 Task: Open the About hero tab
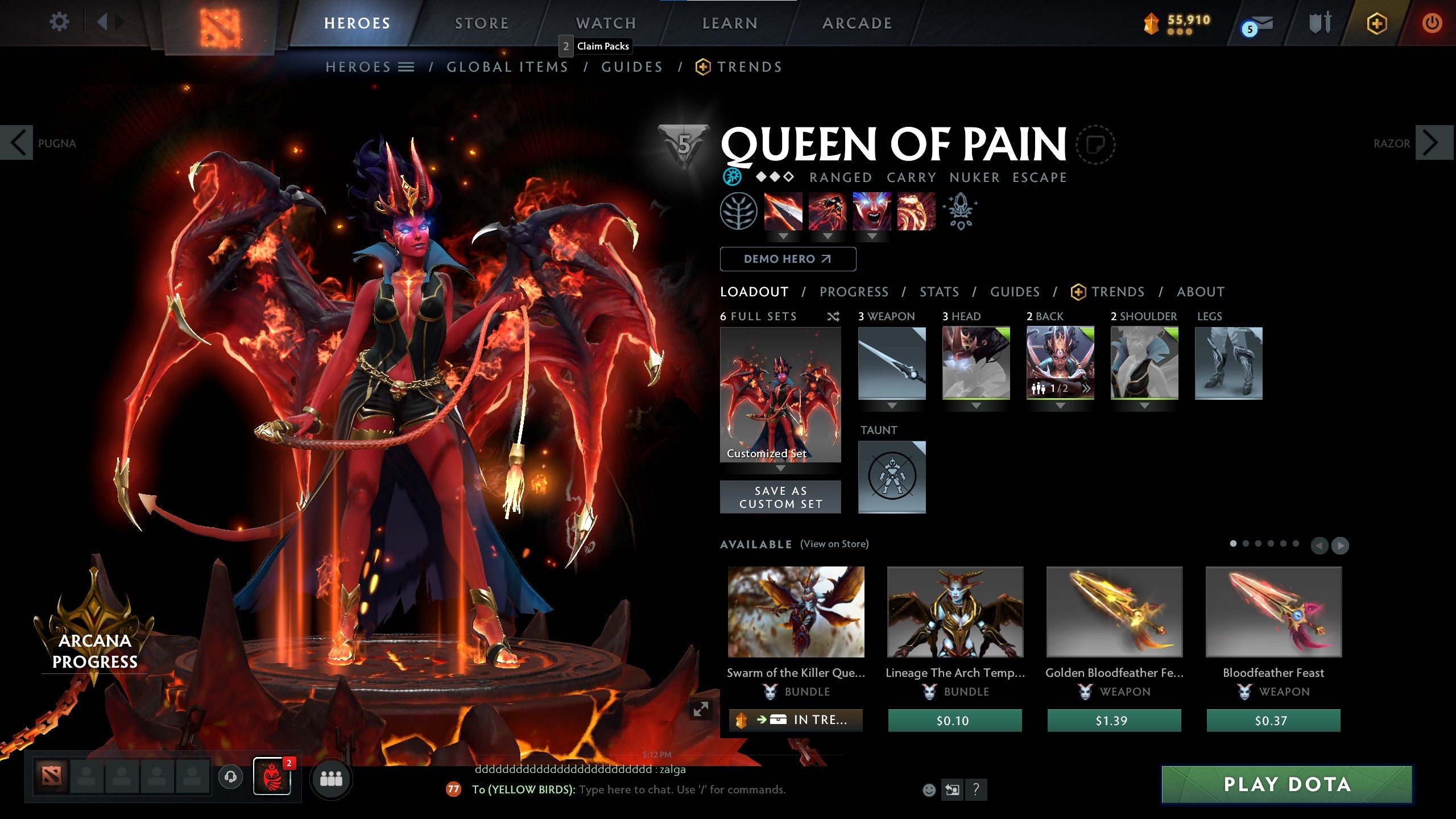1200,292
